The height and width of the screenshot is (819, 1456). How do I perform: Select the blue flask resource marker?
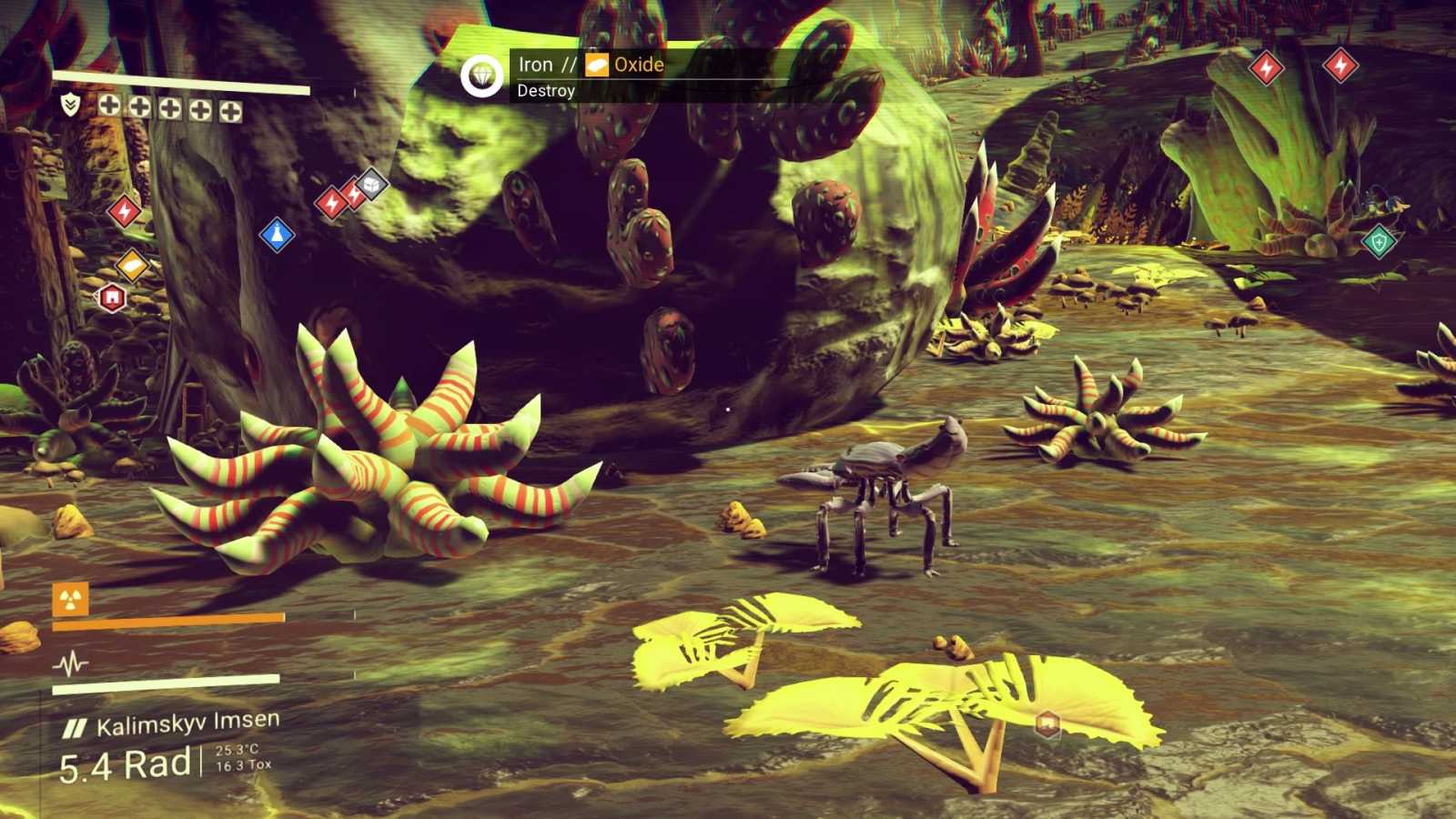(277, 235)
